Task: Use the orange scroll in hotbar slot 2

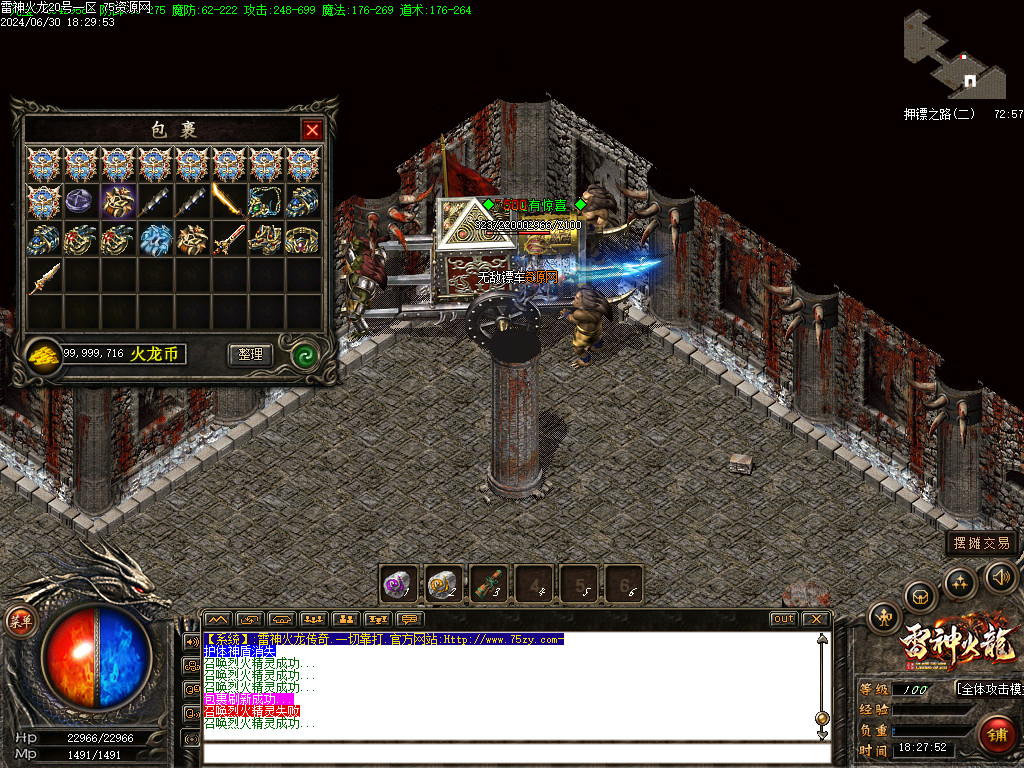Action: click(443, 584)
